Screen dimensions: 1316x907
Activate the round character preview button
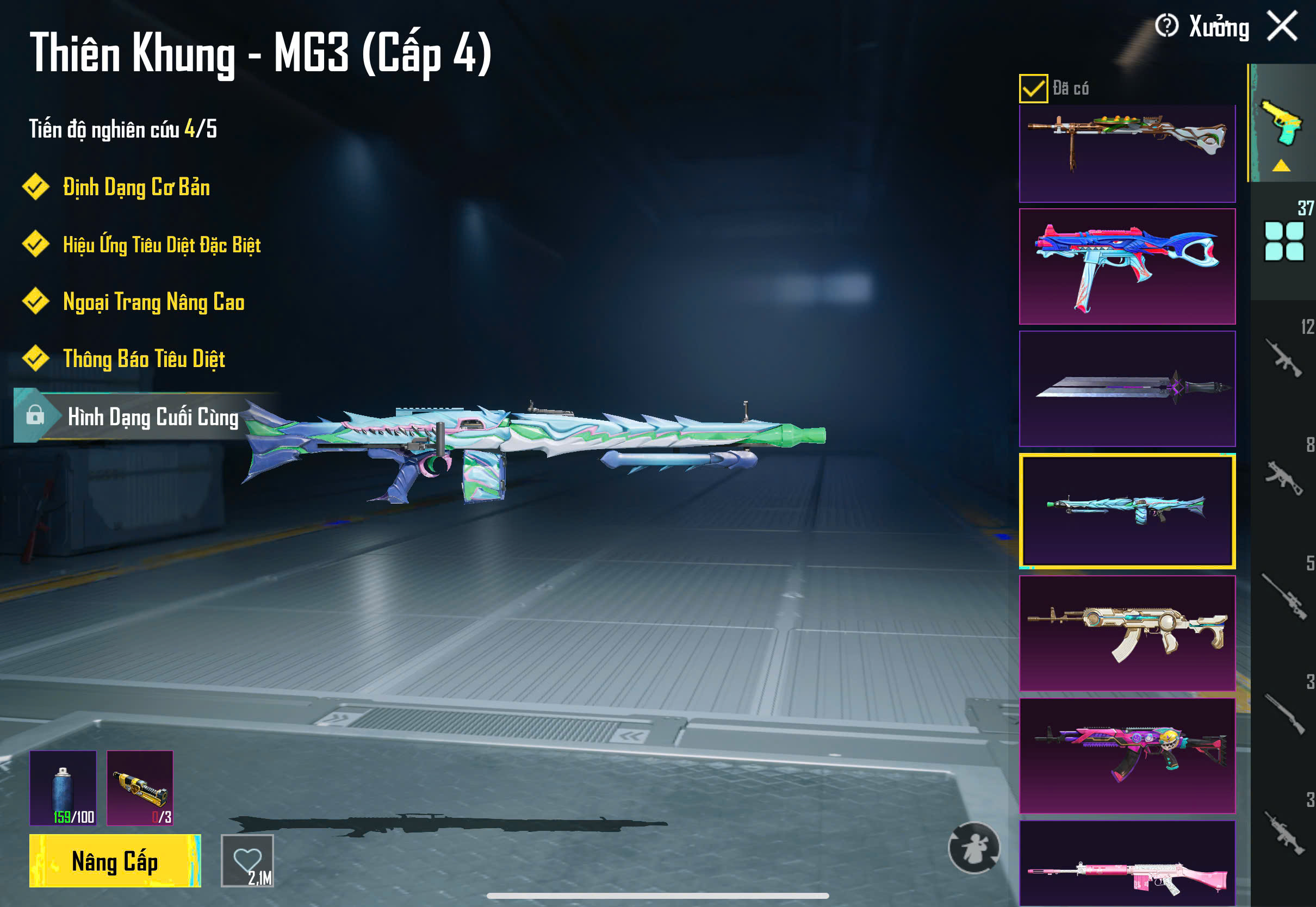(973, 847)
